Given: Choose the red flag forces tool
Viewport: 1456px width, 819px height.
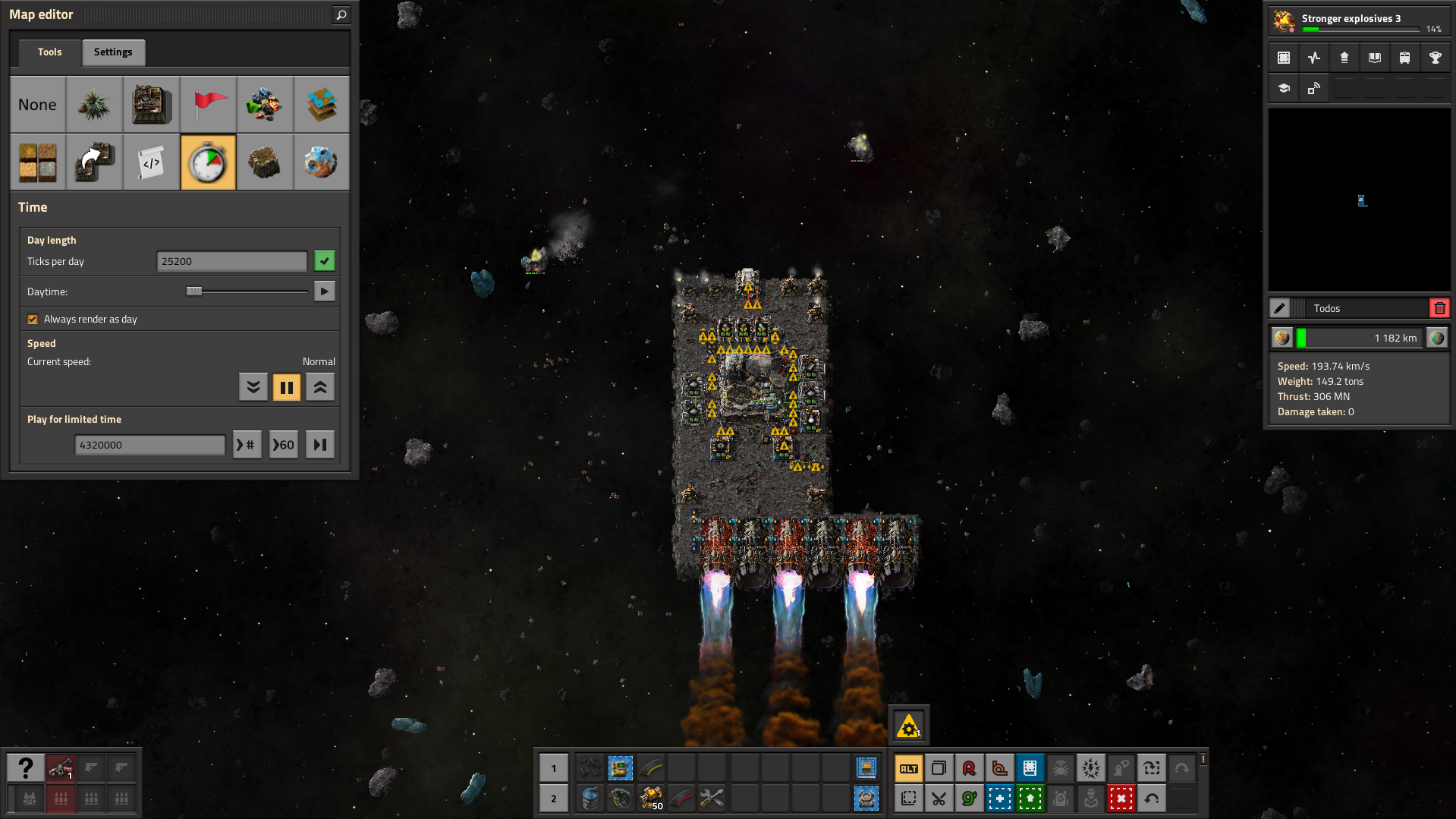Looking at the screenshot, I should 209,105.
